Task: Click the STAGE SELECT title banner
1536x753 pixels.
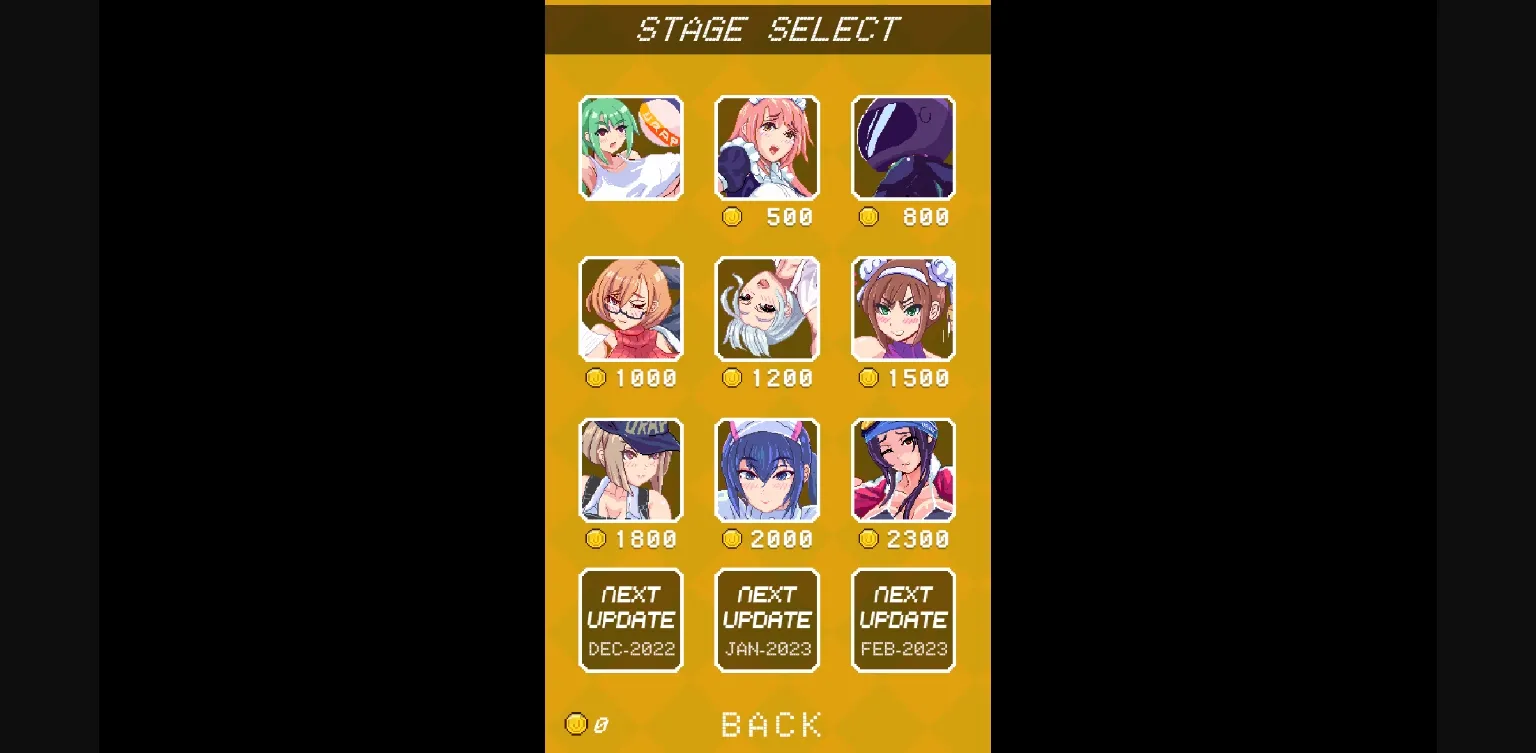Action: point(767,28)
